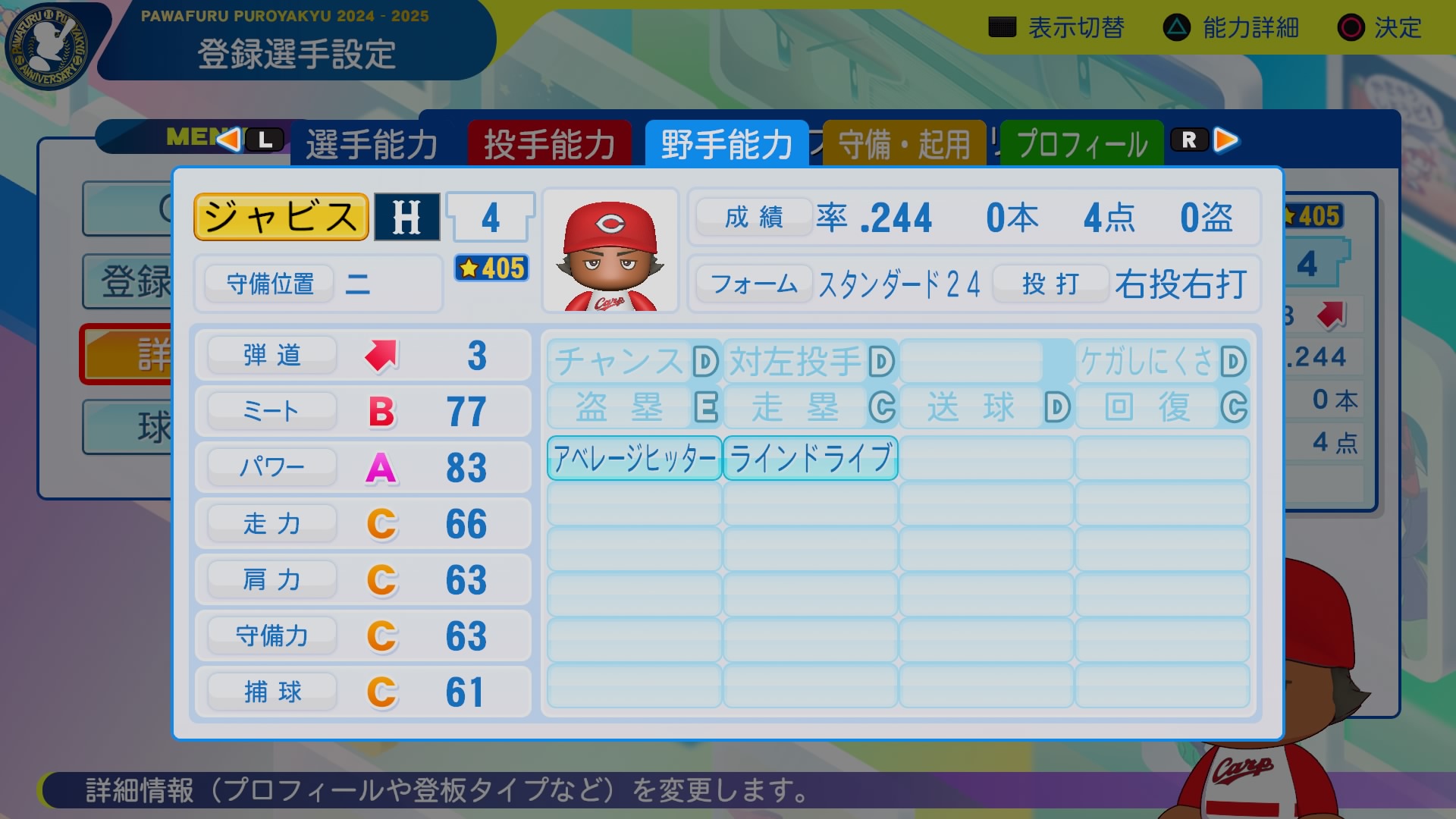The width and height of the screenshot is (1456, 819).
Task: Click the square button icon beside 表示切替
Action: point(1003,27)
